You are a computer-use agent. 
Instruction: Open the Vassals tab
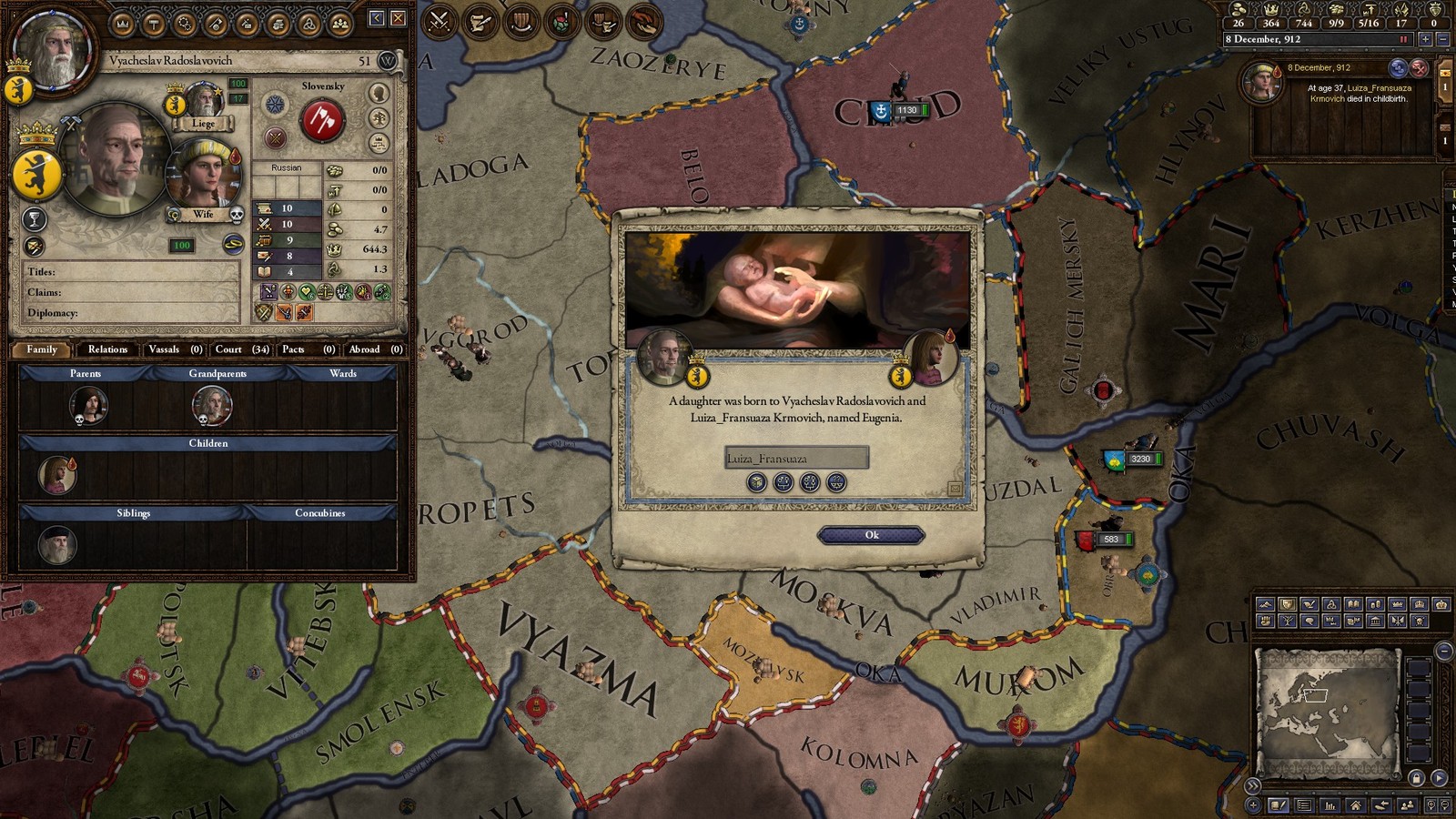[x=174, y=349]
